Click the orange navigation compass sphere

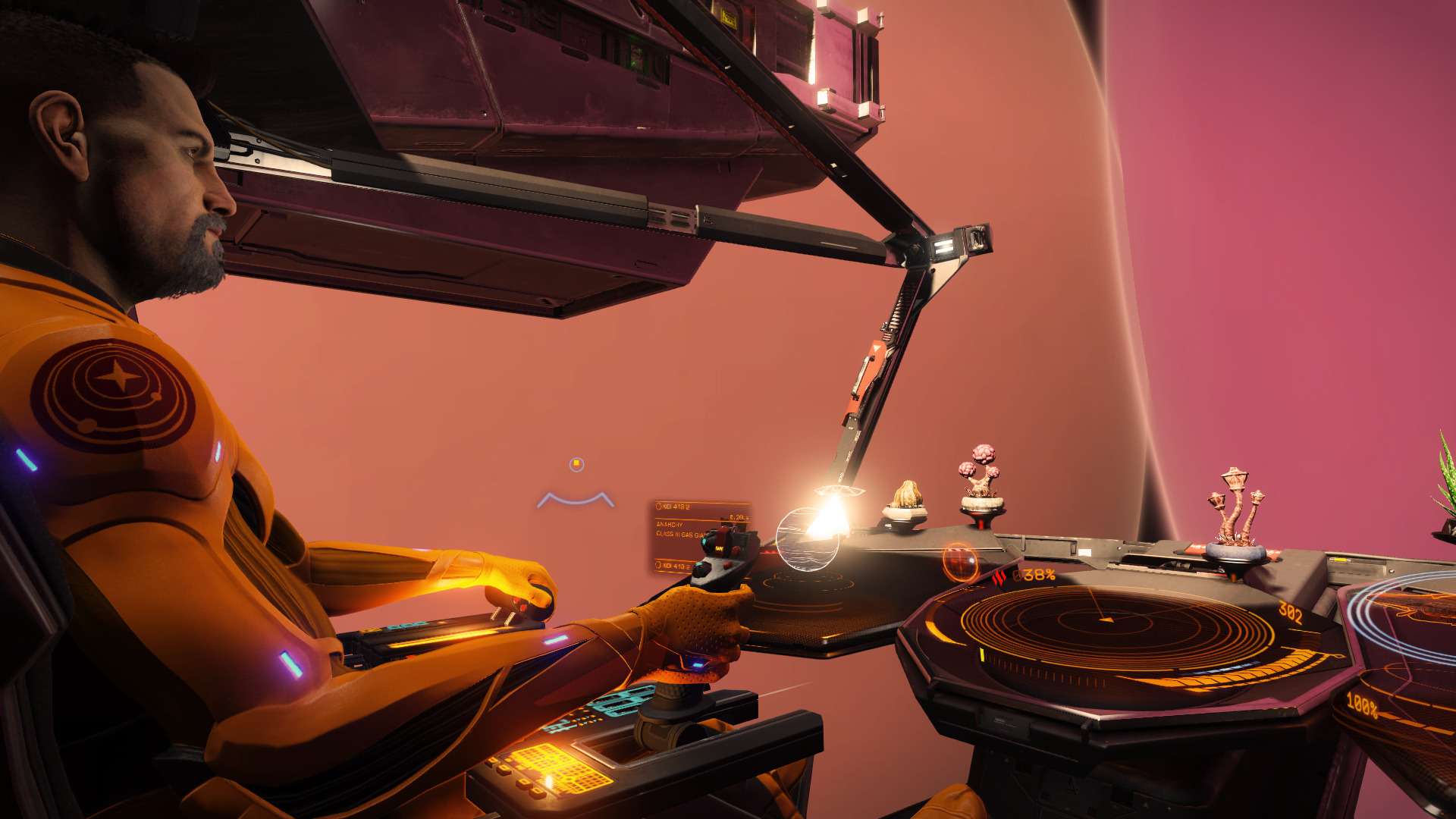(960, 562)
